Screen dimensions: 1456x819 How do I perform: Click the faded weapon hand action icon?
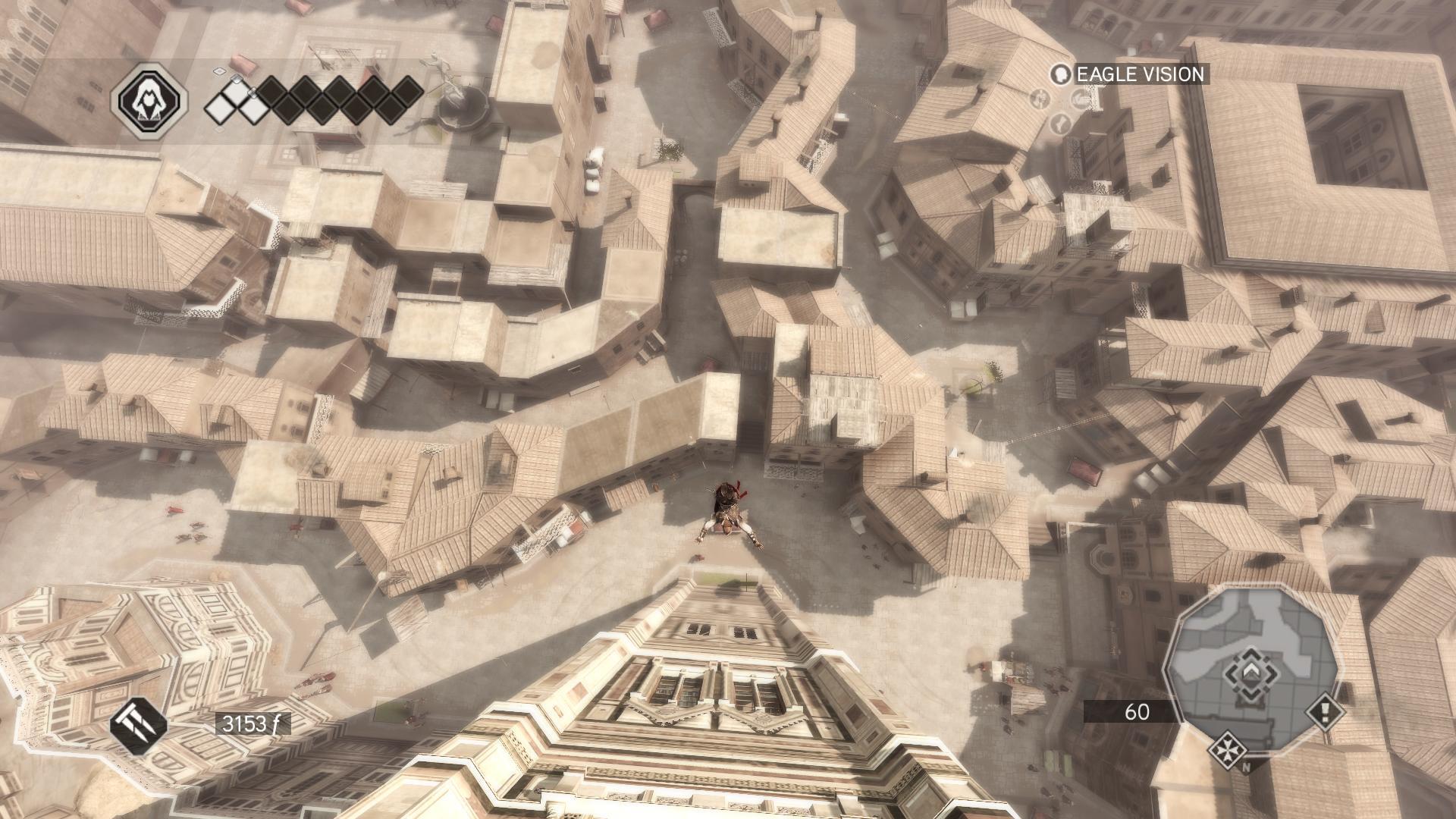(1041, 99)
